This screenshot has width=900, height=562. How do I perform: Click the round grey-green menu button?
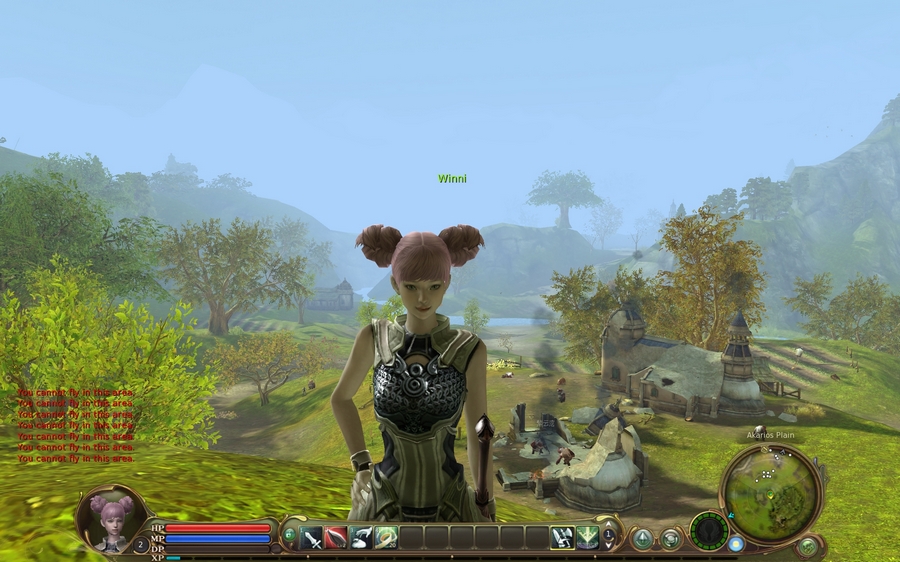click(x=670, y=539)
